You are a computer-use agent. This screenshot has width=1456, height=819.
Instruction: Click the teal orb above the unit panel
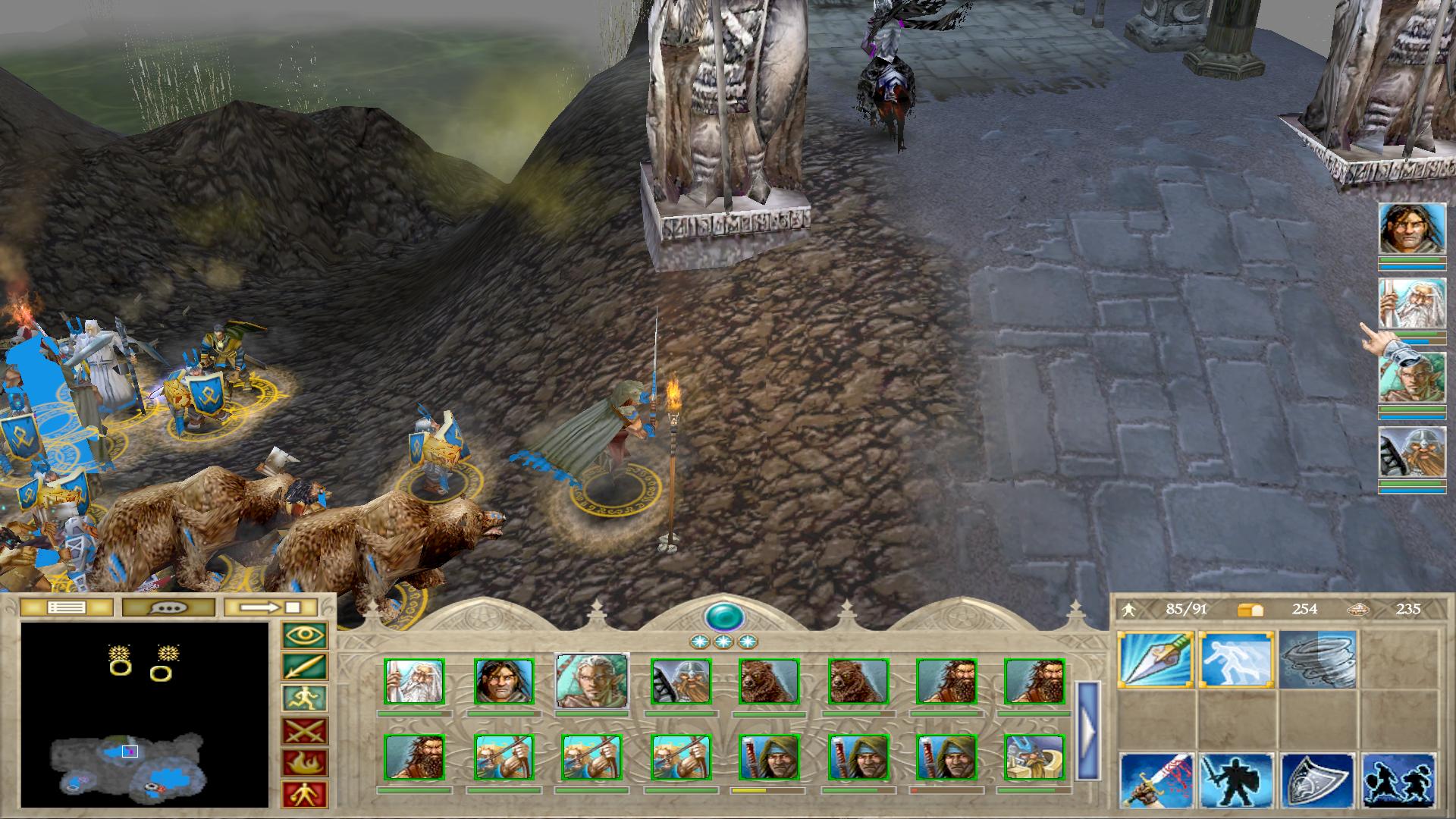(x=723, y=617)
